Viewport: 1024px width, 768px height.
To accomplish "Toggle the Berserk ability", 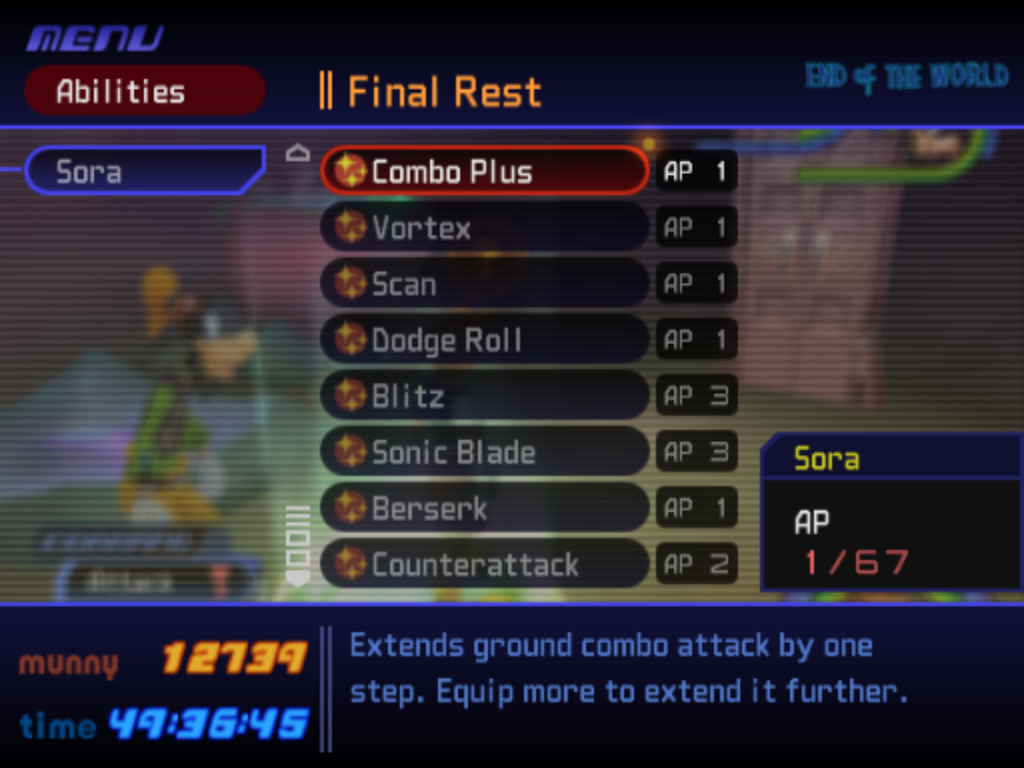I will 484,508.
